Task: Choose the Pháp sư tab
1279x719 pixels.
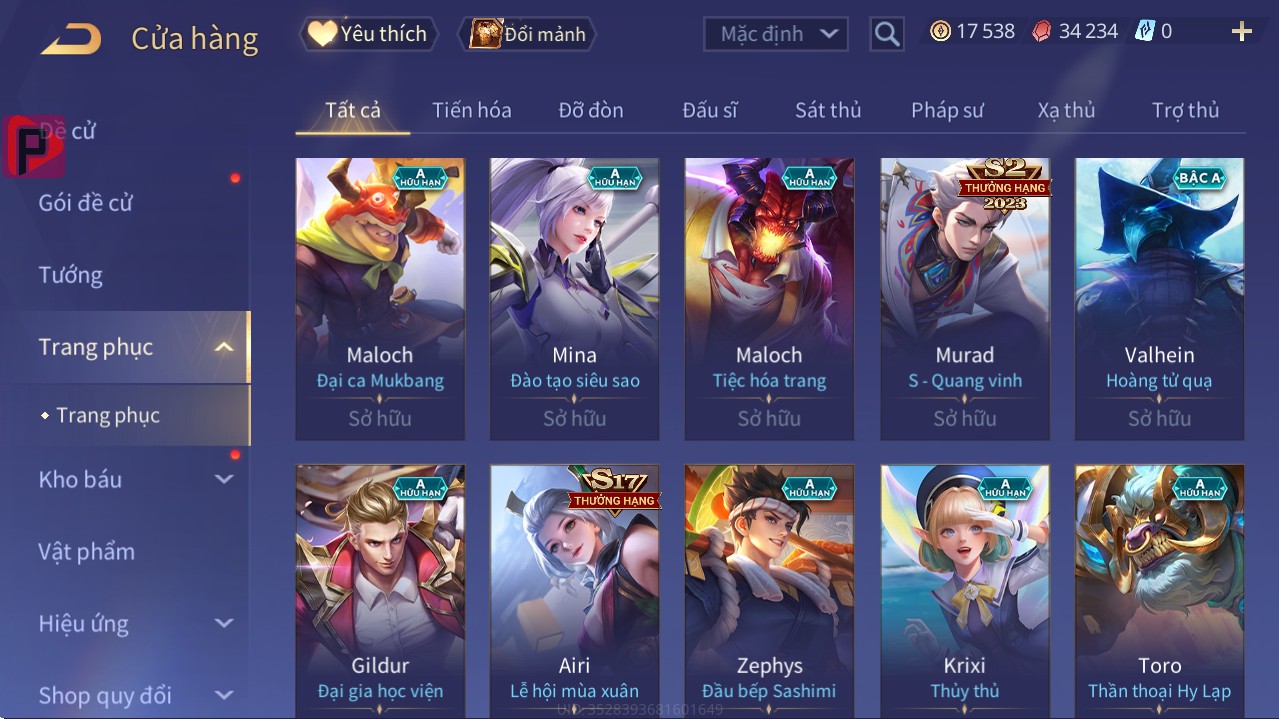Action: click(947, 110)
